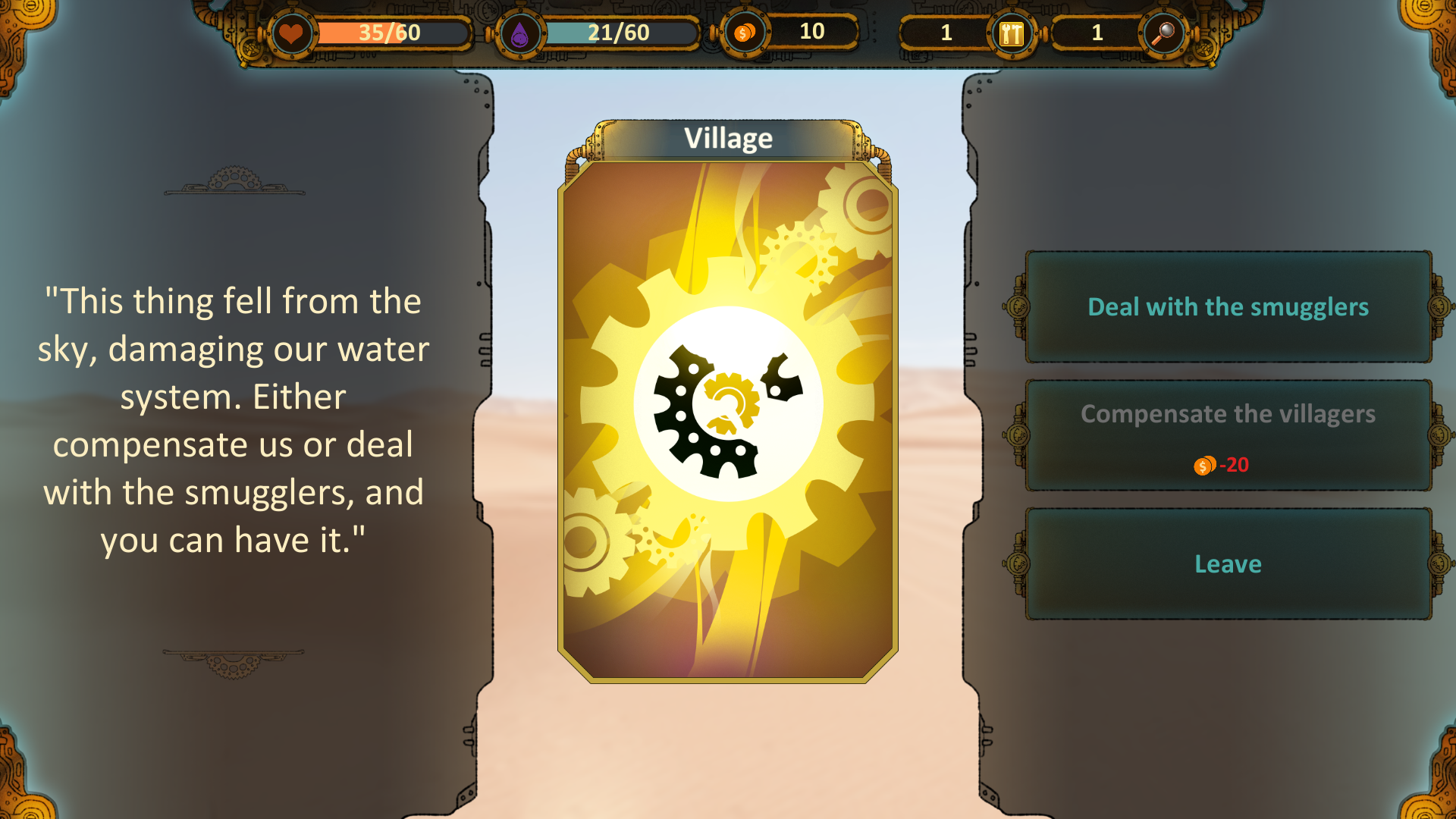The width and height of the screenshot is (1456, 819).
Task: Click the teal water bar showing 21/60
Action: coord(618,33)
